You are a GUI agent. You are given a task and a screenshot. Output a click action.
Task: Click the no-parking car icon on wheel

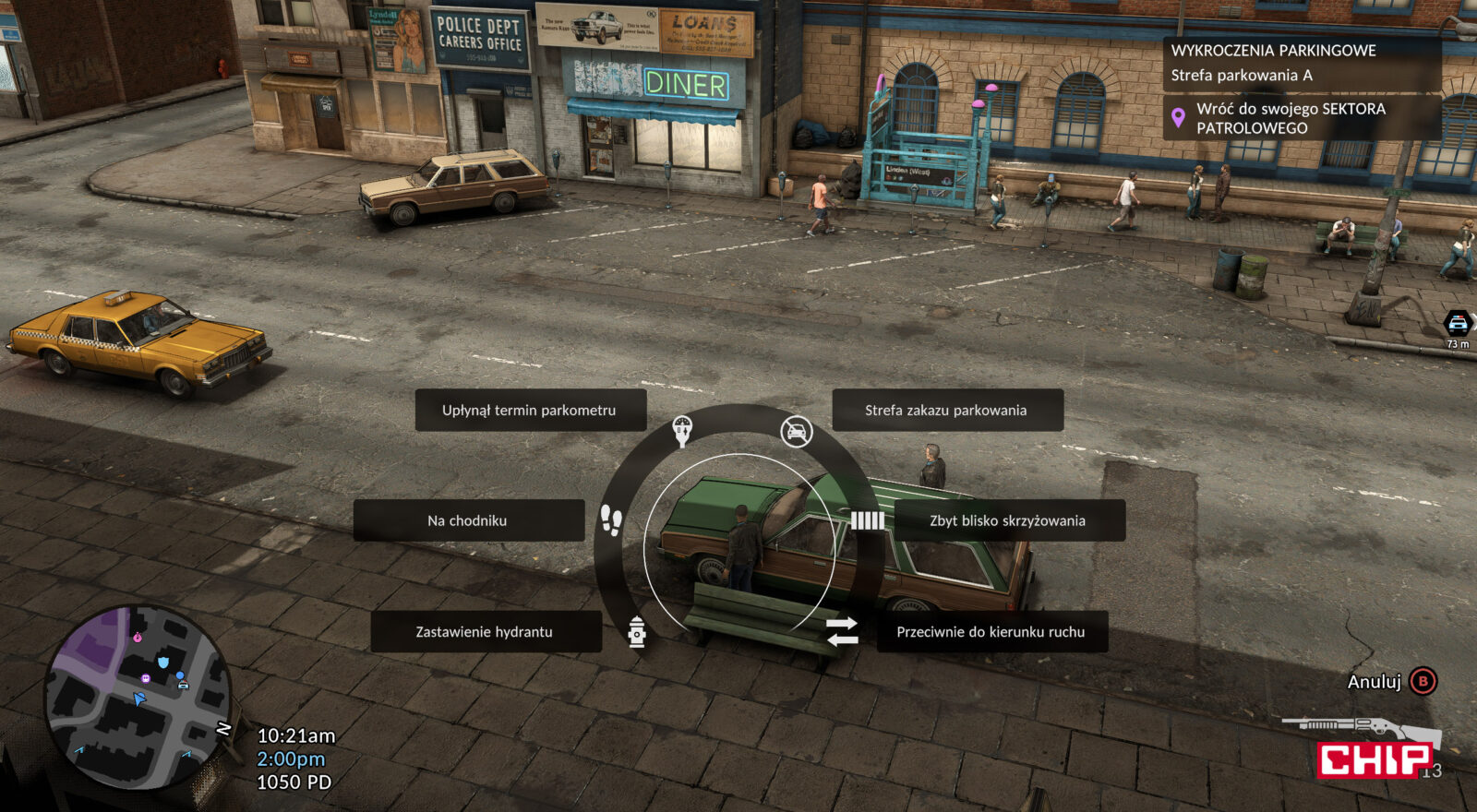(x=796, y=431)
